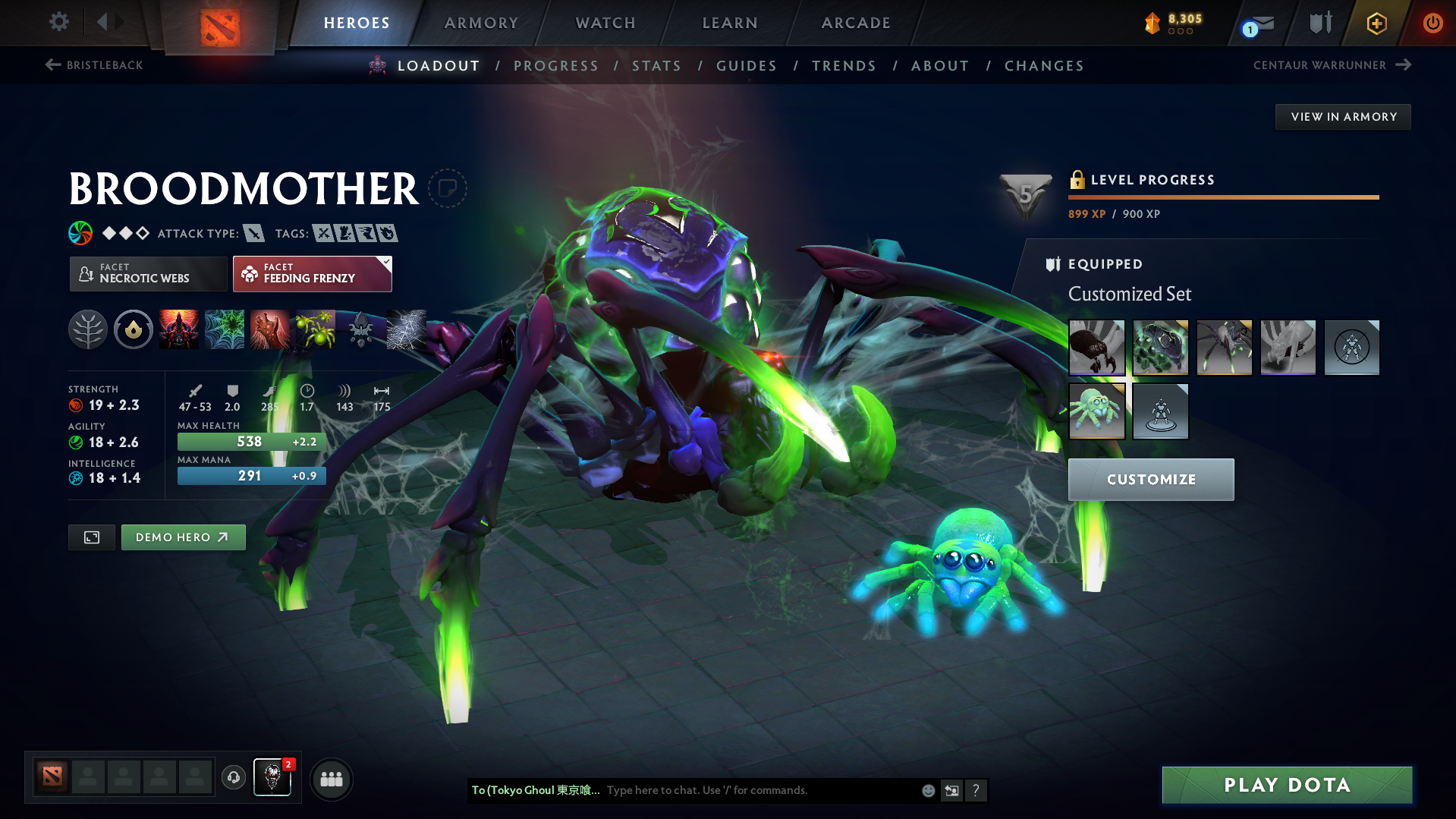
Task: Open Dota Plus via the gold plus icon
Action: click(1376, 23)
